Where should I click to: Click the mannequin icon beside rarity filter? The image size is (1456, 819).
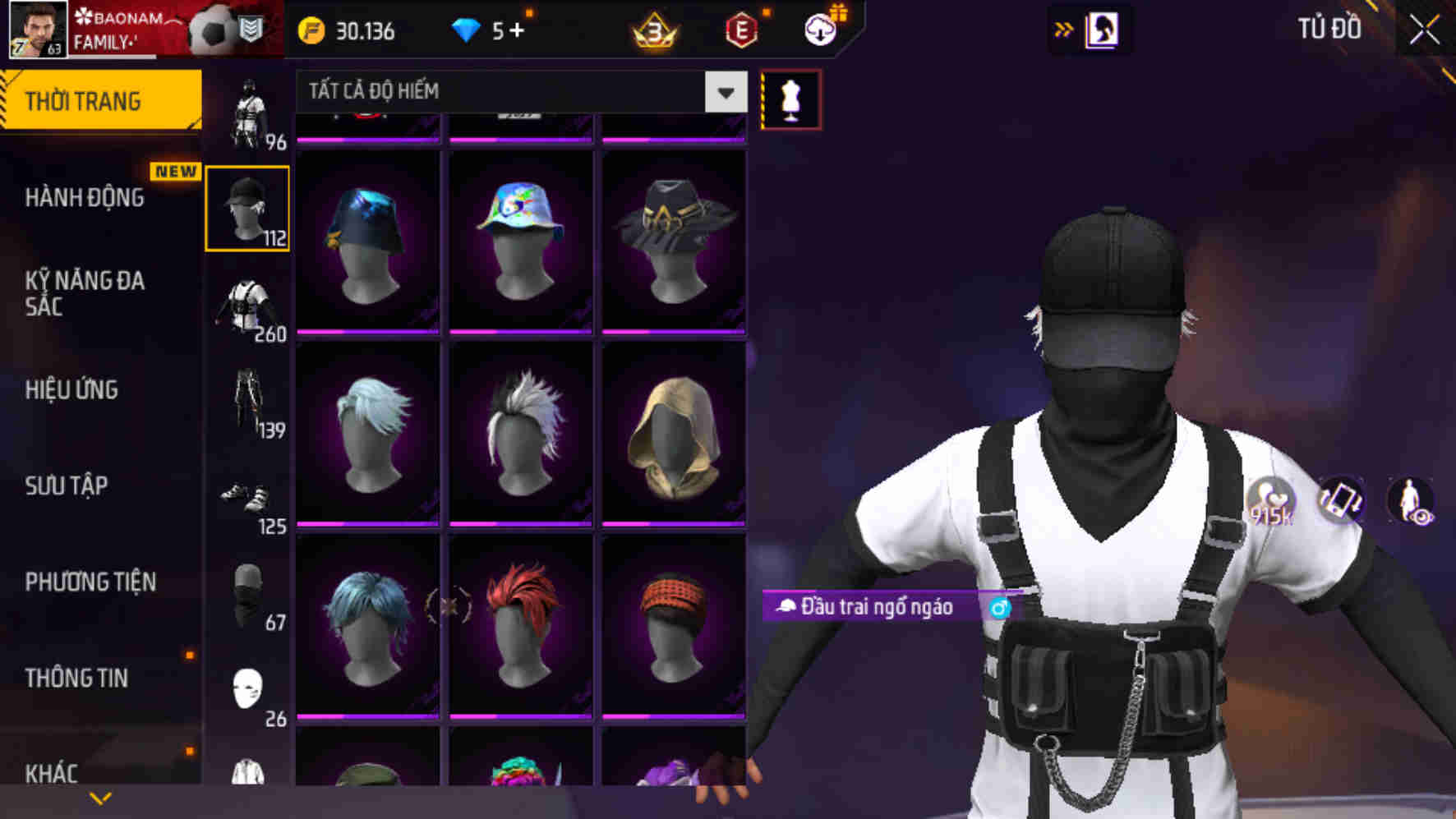click(x=790, y=98)
